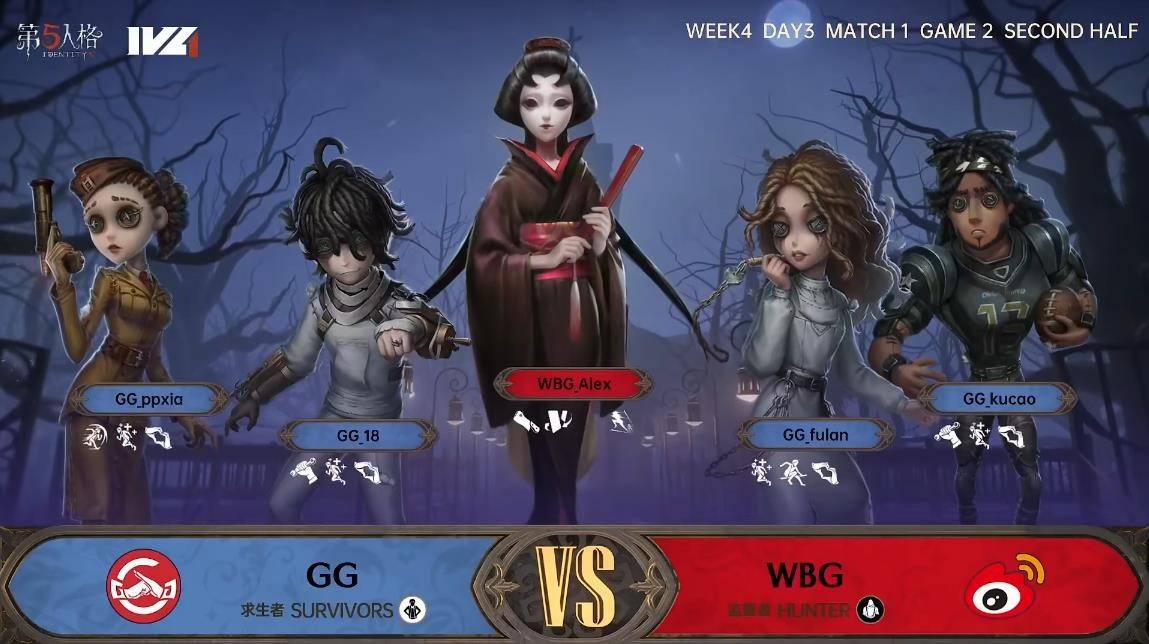Click the WBG Weibo eye logo

pos(1002,585)
